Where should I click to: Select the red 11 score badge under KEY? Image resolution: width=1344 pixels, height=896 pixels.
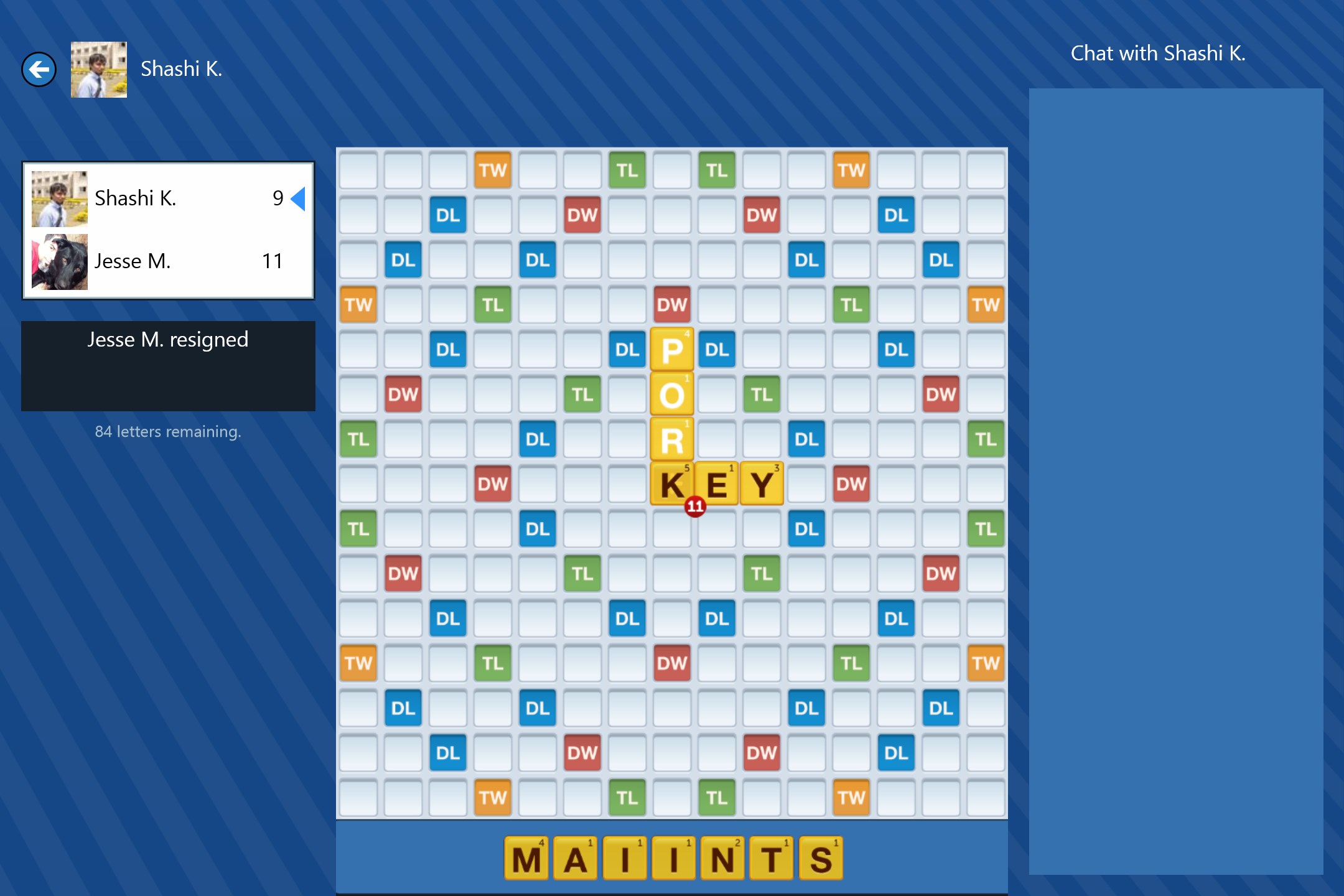click(x=695, y=505)
